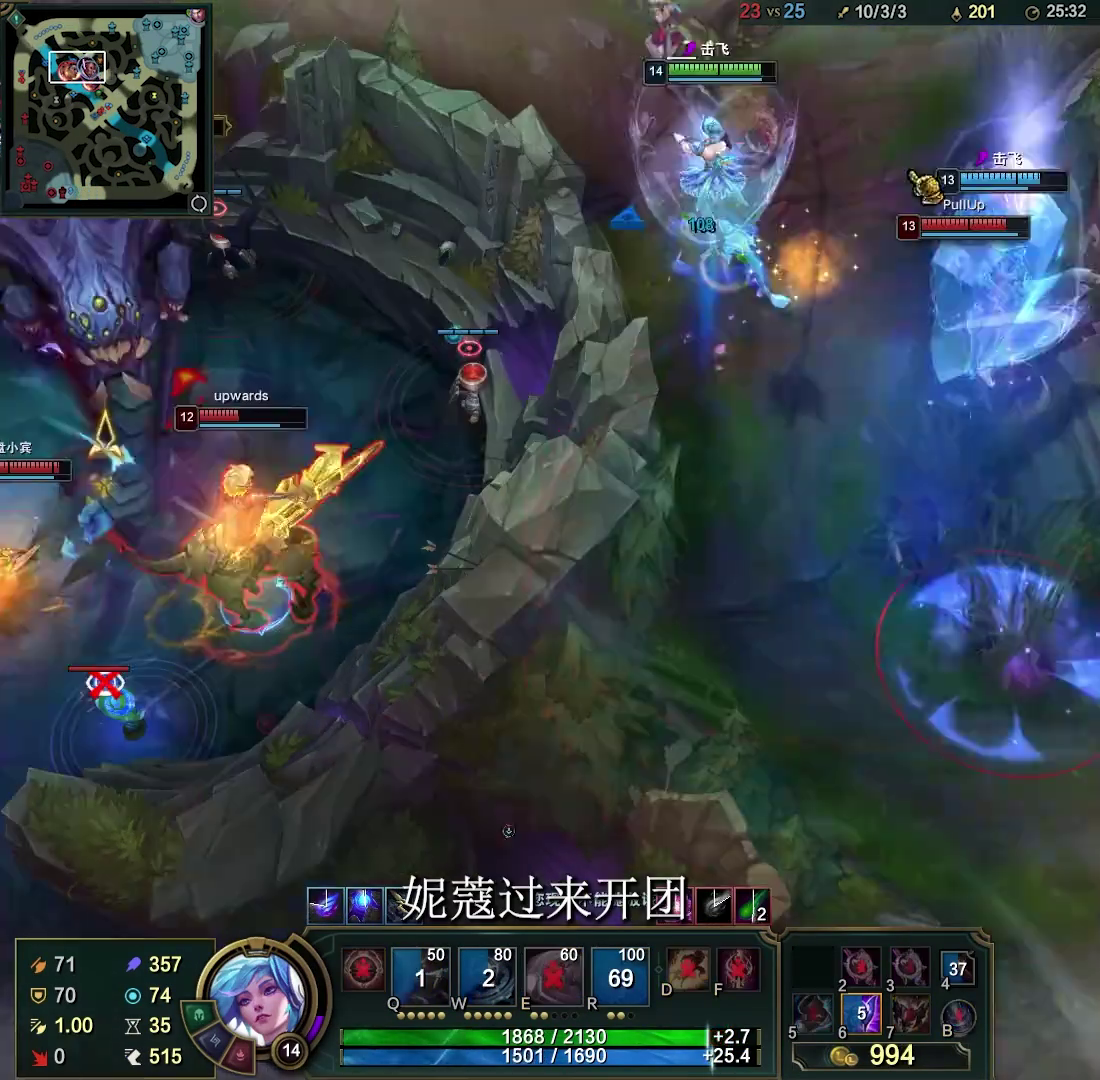Click the item in inventory slot 3

click(910, 966)
